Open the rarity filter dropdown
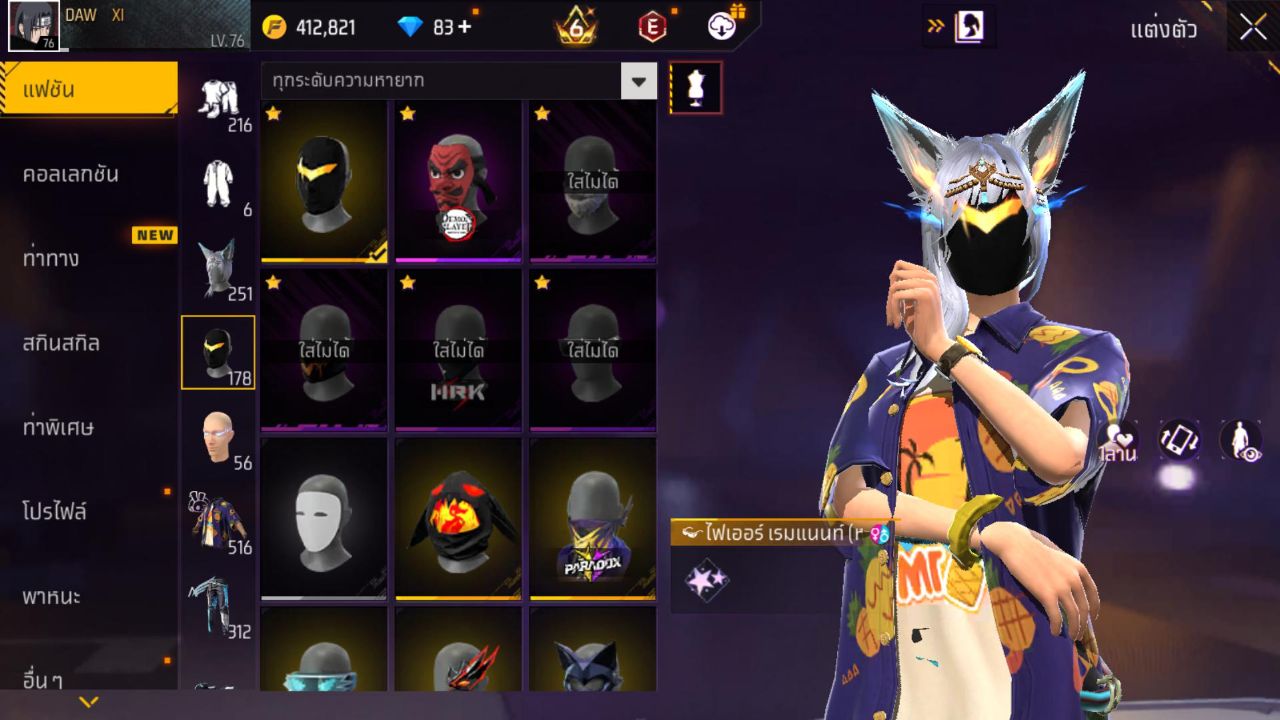The height and width of the screenshot is (720, 1280). tap(637, 82)
